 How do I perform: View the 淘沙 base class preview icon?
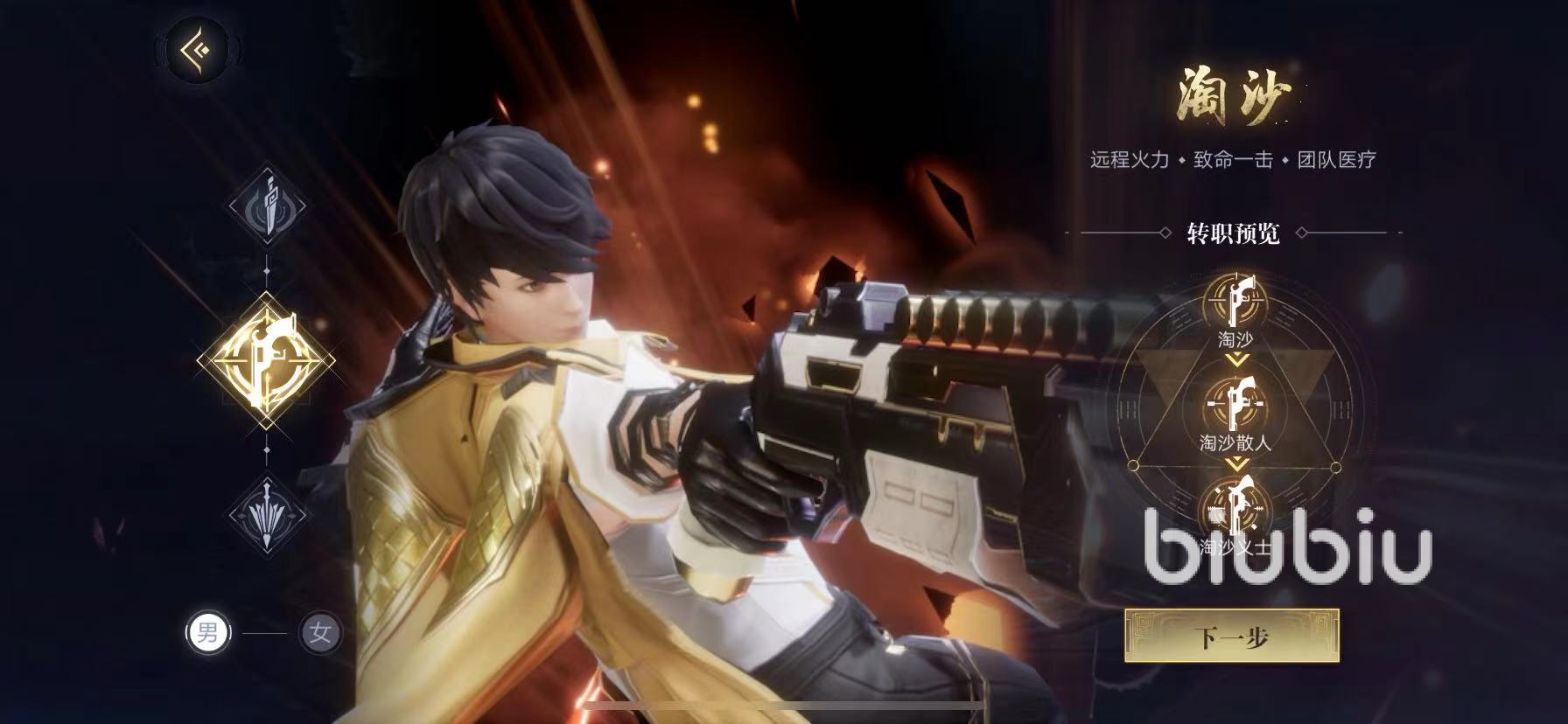[1235, 303]
